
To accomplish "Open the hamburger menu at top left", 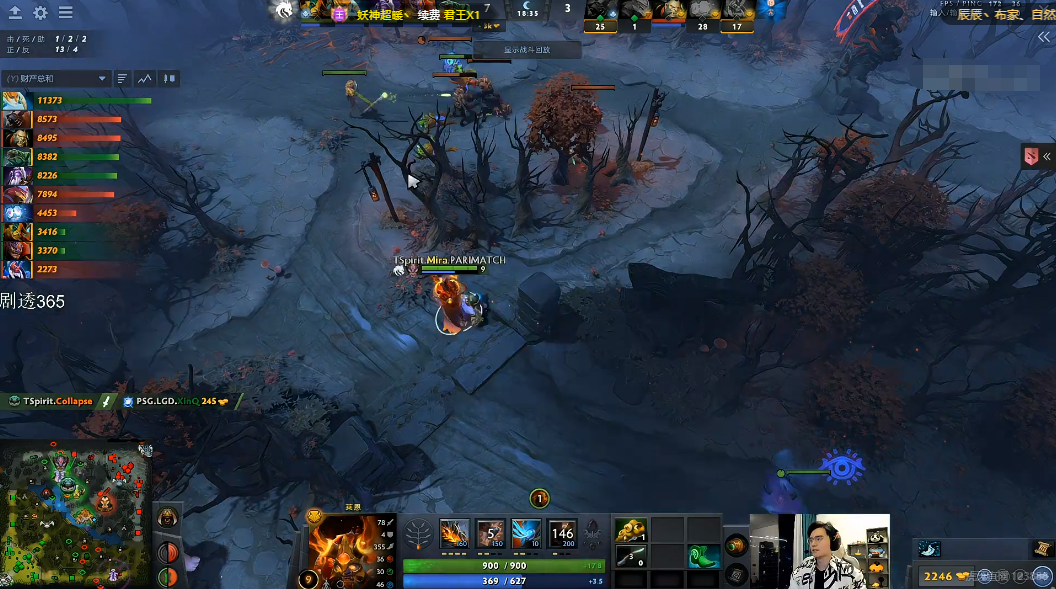I will point(65,13).
